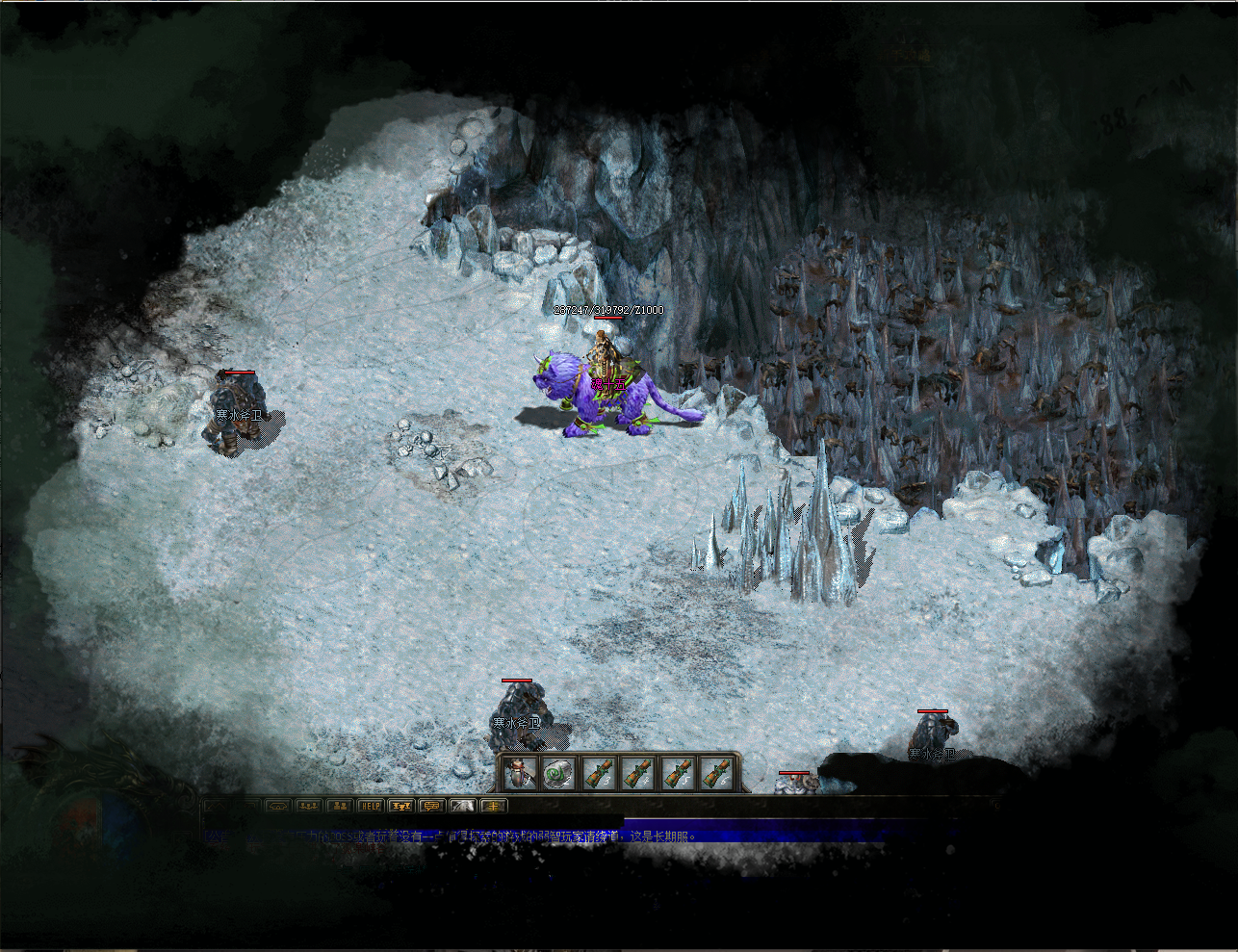
Task: Click the speech bubble chat button
Action: (x=431, y=806)
